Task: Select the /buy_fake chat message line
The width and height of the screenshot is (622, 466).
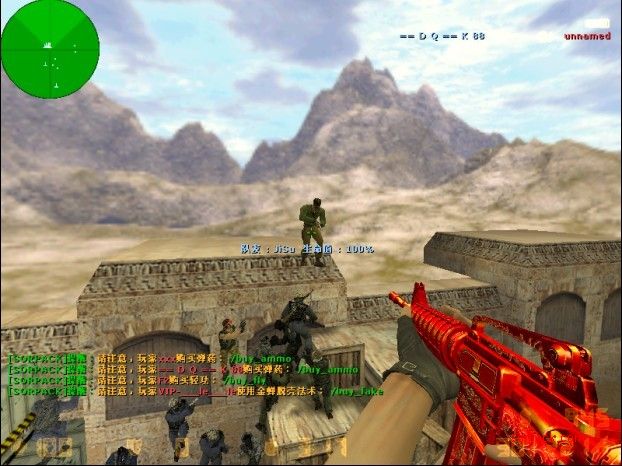Action: pyautogui.click(x=196, y=391)
